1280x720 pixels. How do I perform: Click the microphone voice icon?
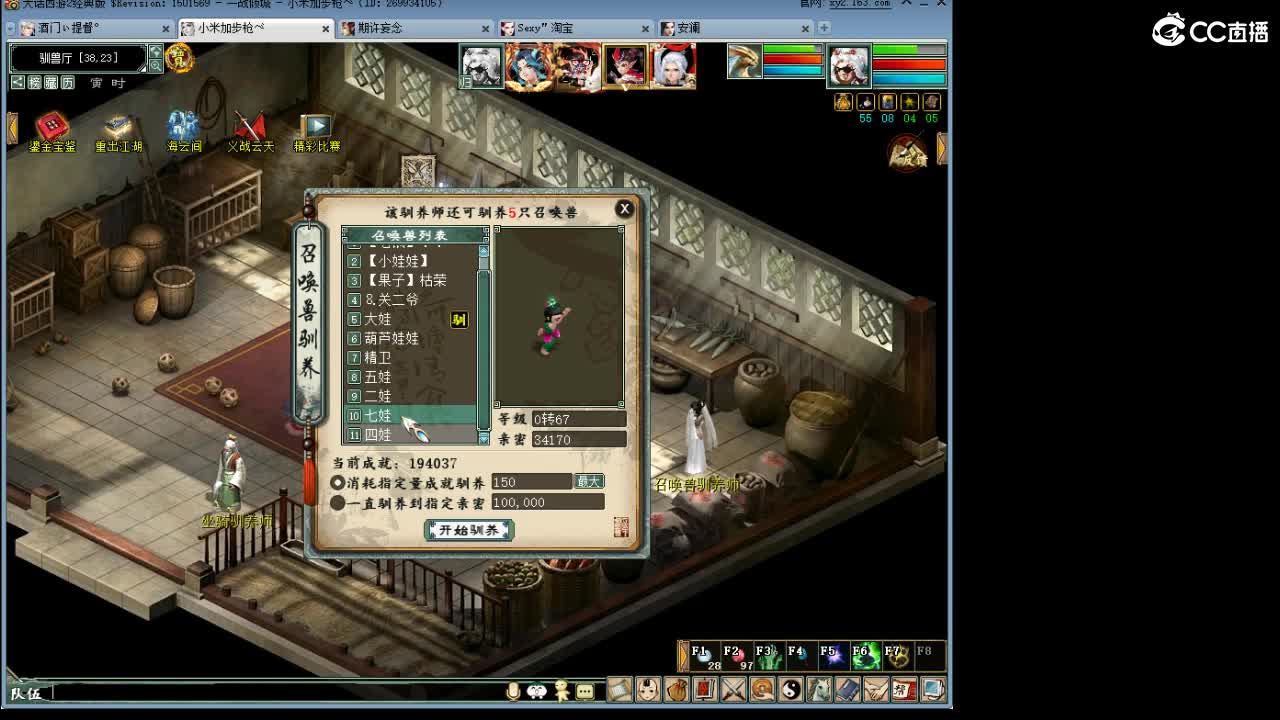pos(513,690)
